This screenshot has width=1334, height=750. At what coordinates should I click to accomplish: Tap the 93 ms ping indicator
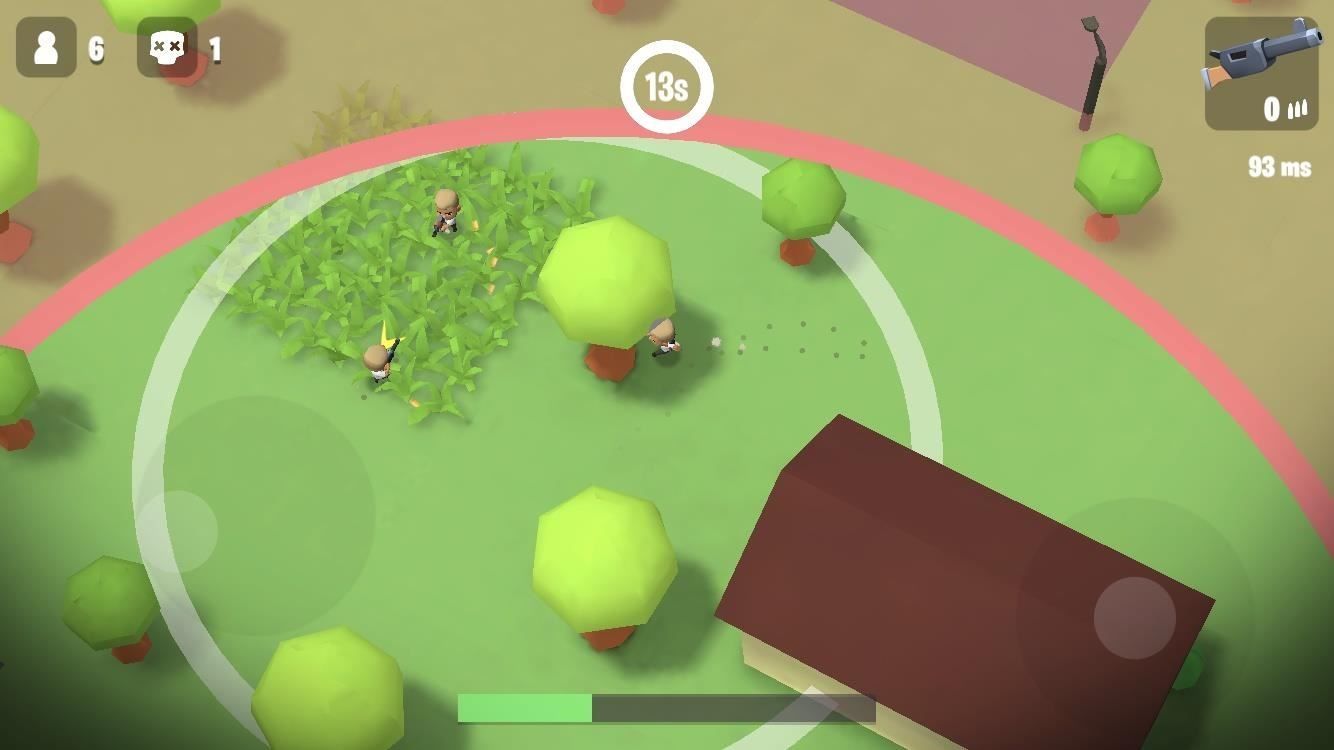point(1280,167)
